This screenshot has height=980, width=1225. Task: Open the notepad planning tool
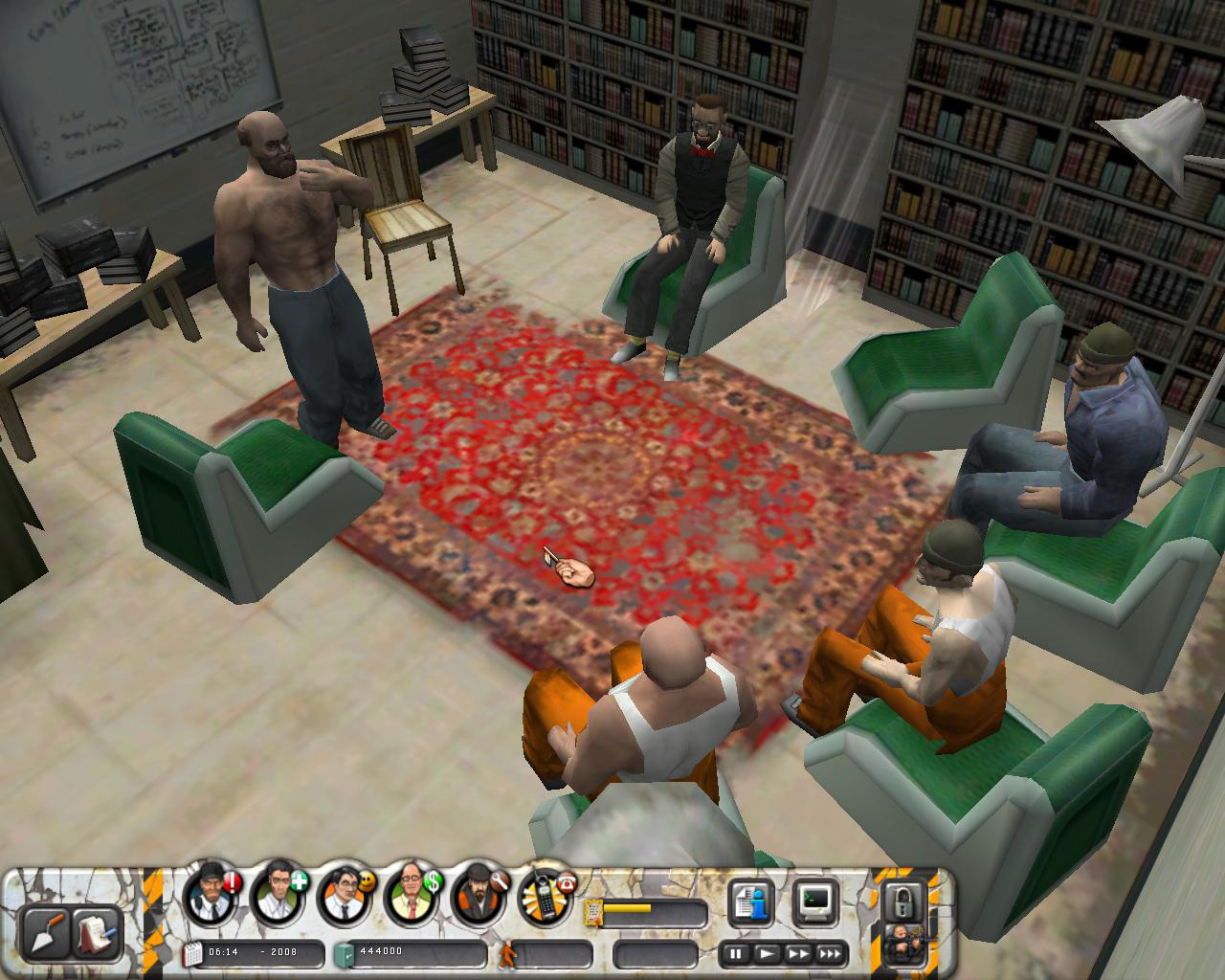click(x=96, y=933)
